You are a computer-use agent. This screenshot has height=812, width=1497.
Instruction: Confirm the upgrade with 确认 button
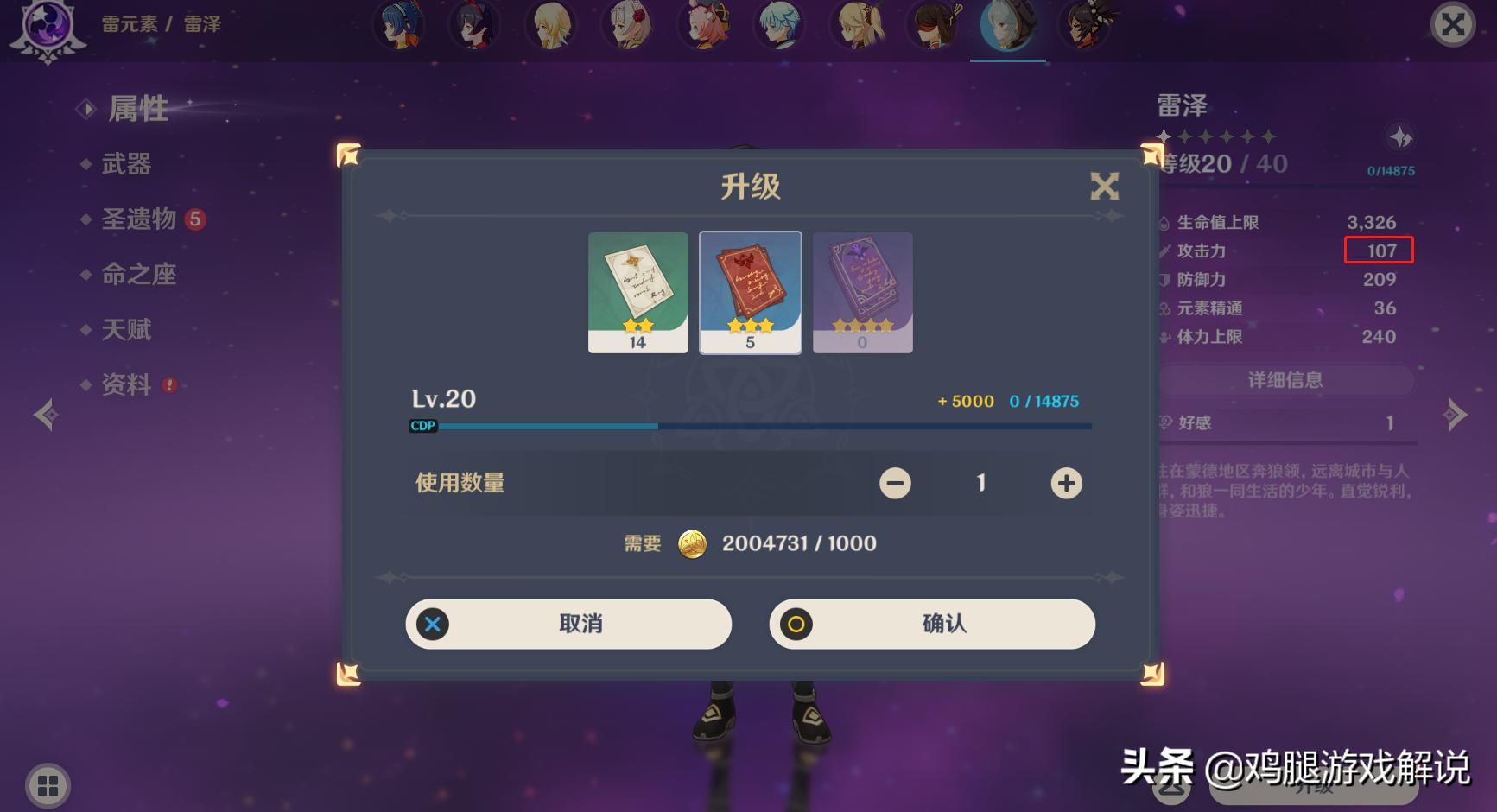[x=931, y=624]
